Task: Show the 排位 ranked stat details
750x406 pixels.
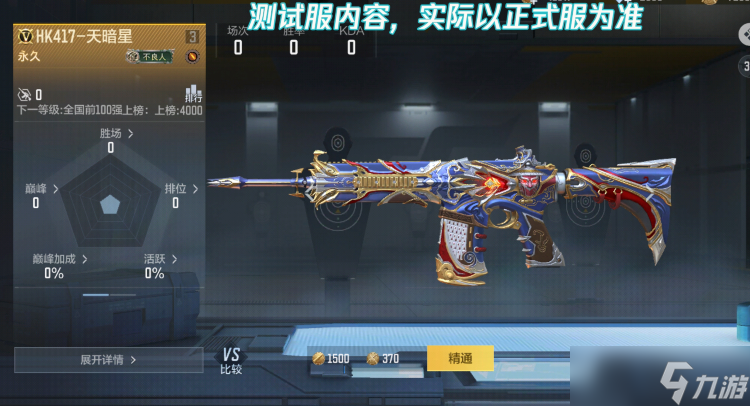Action: tap(179, 188)
